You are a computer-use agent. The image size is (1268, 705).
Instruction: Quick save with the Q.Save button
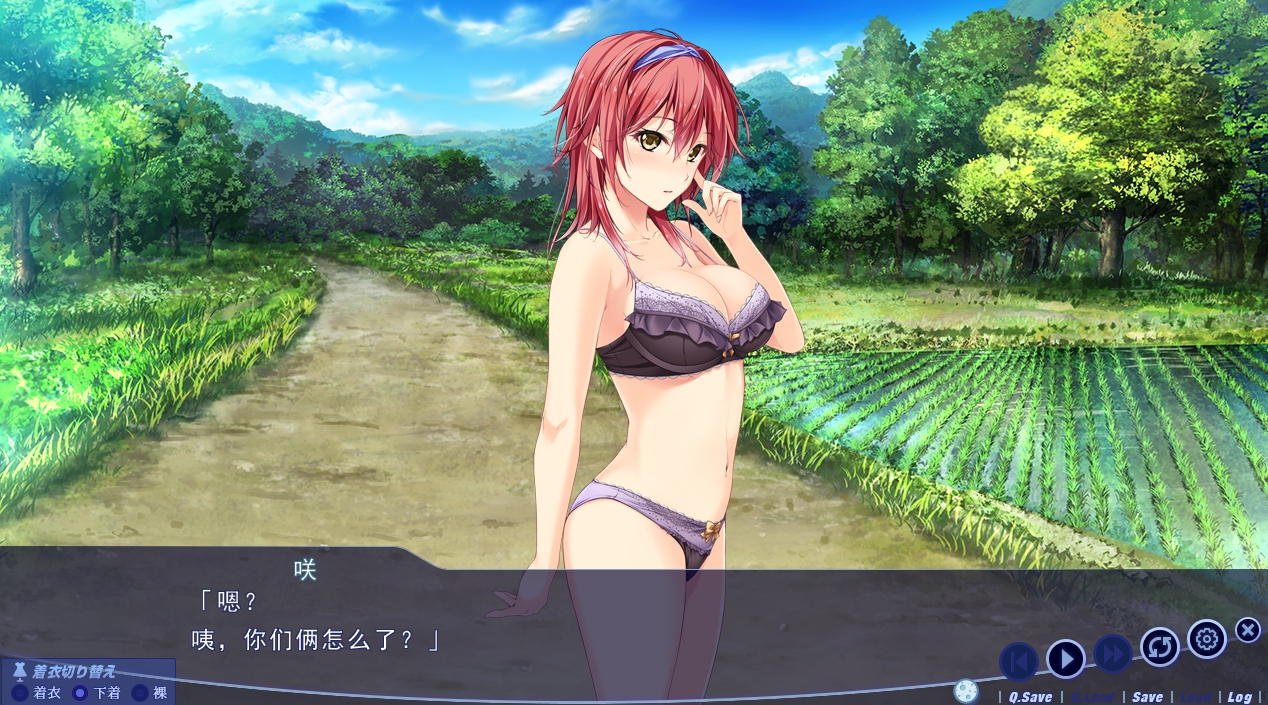[x=1029, y=697]
